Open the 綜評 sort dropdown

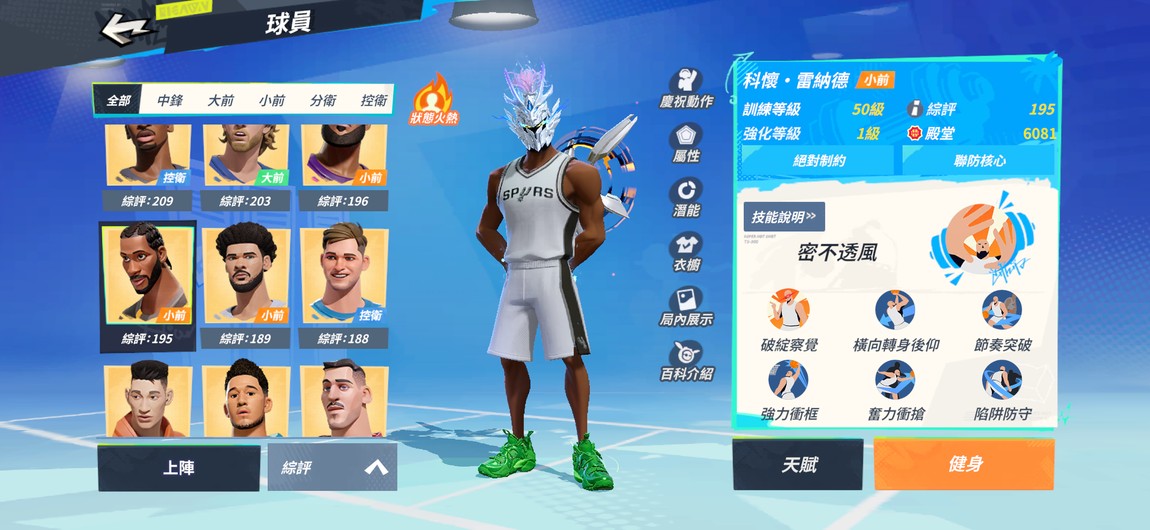click(x=332, y=467)
